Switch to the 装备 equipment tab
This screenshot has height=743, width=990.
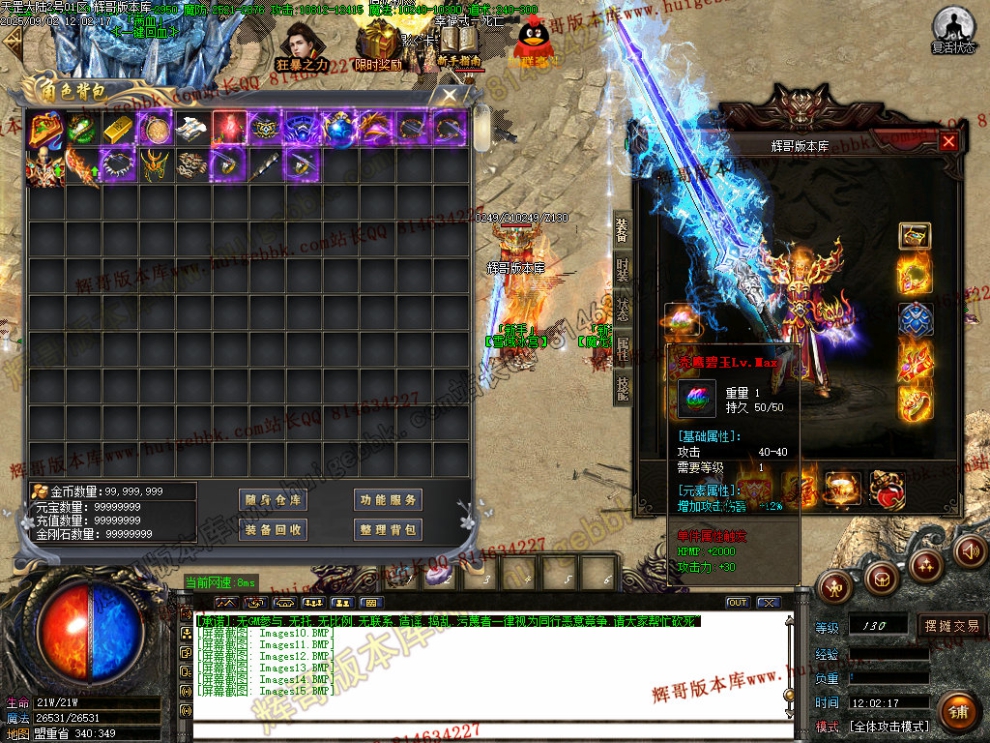click(x=622, y=231)
